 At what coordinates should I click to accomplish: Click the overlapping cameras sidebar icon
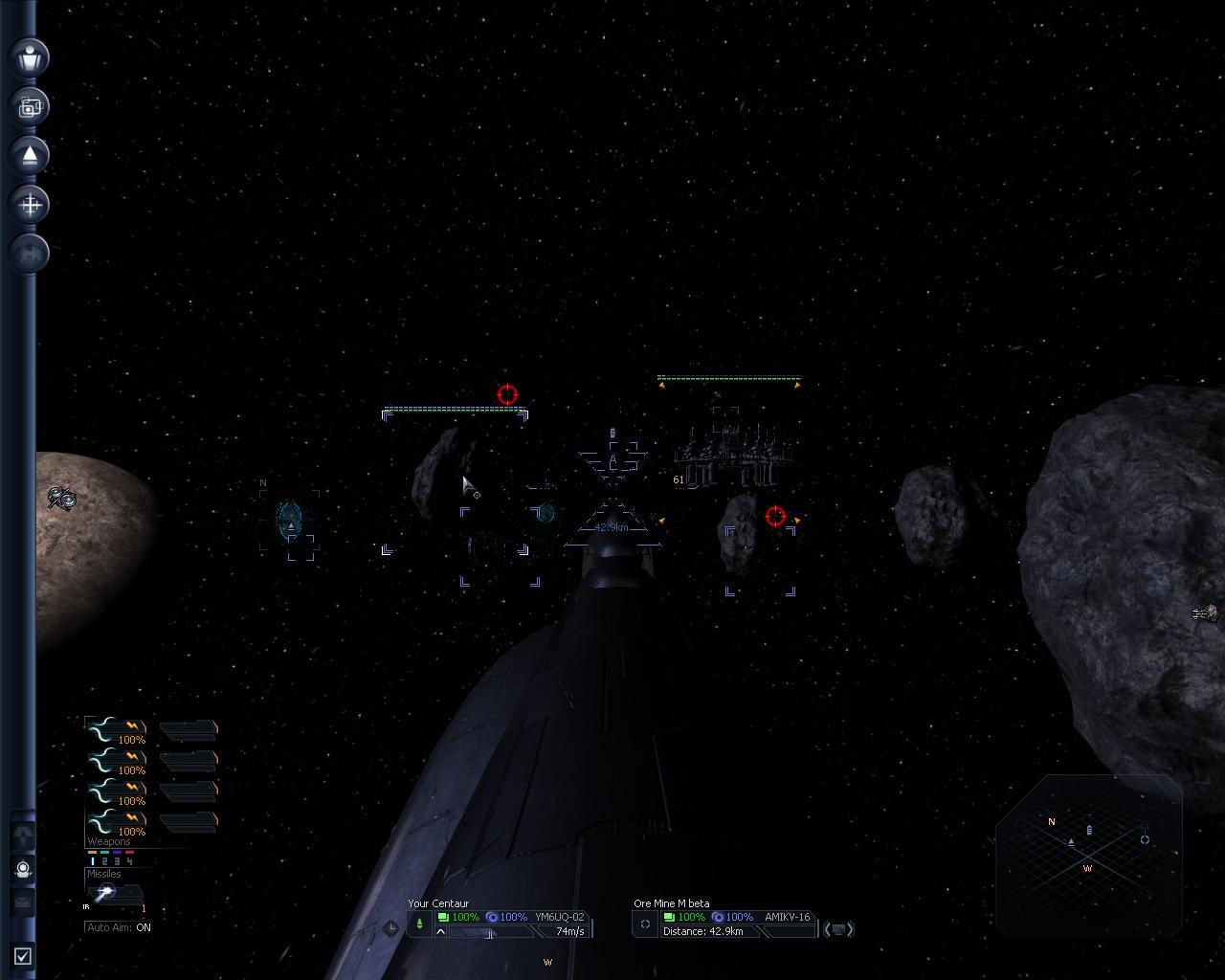(x=30, y=106)
